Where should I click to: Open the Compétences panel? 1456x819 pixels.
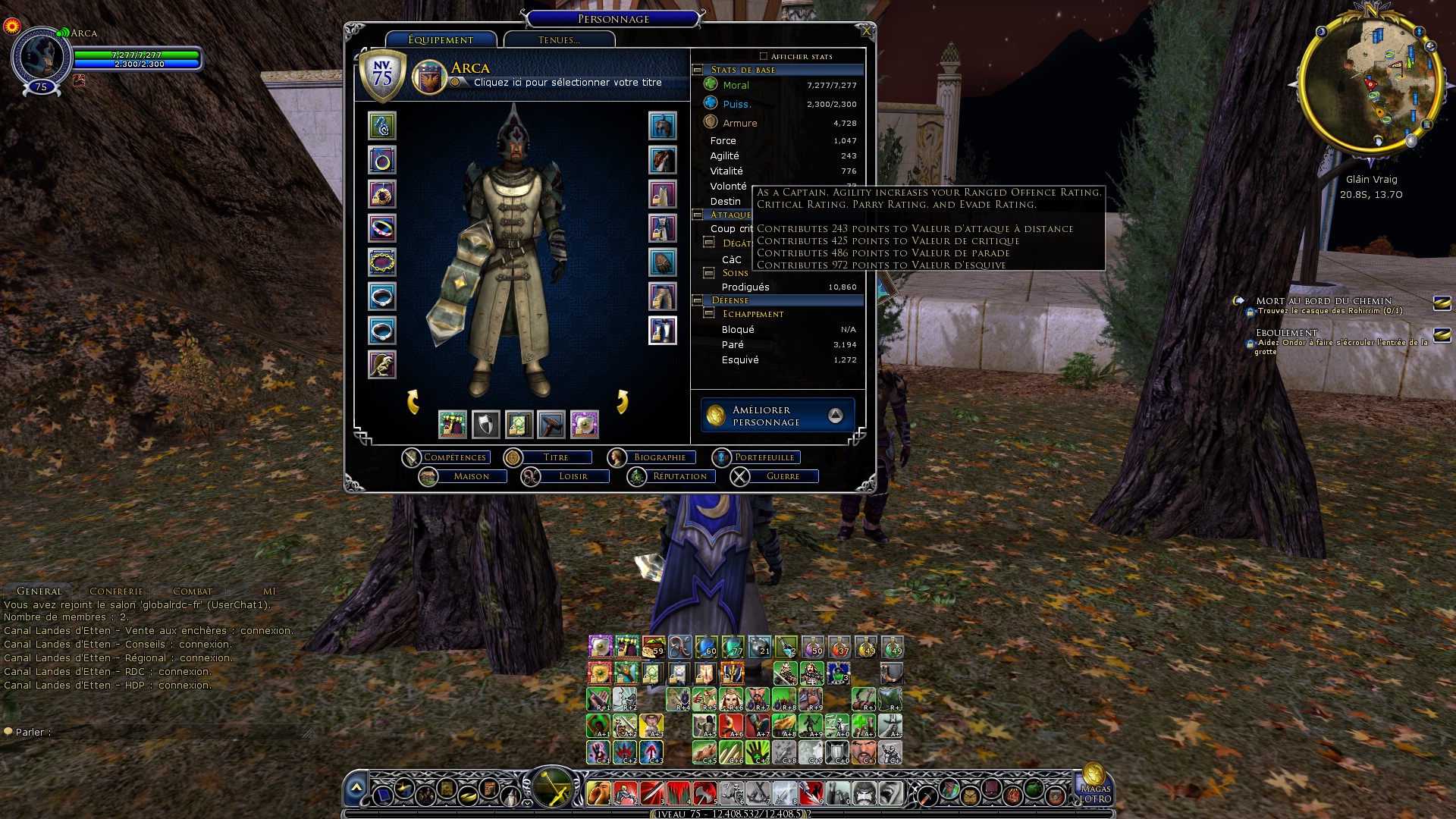[453, 457]
